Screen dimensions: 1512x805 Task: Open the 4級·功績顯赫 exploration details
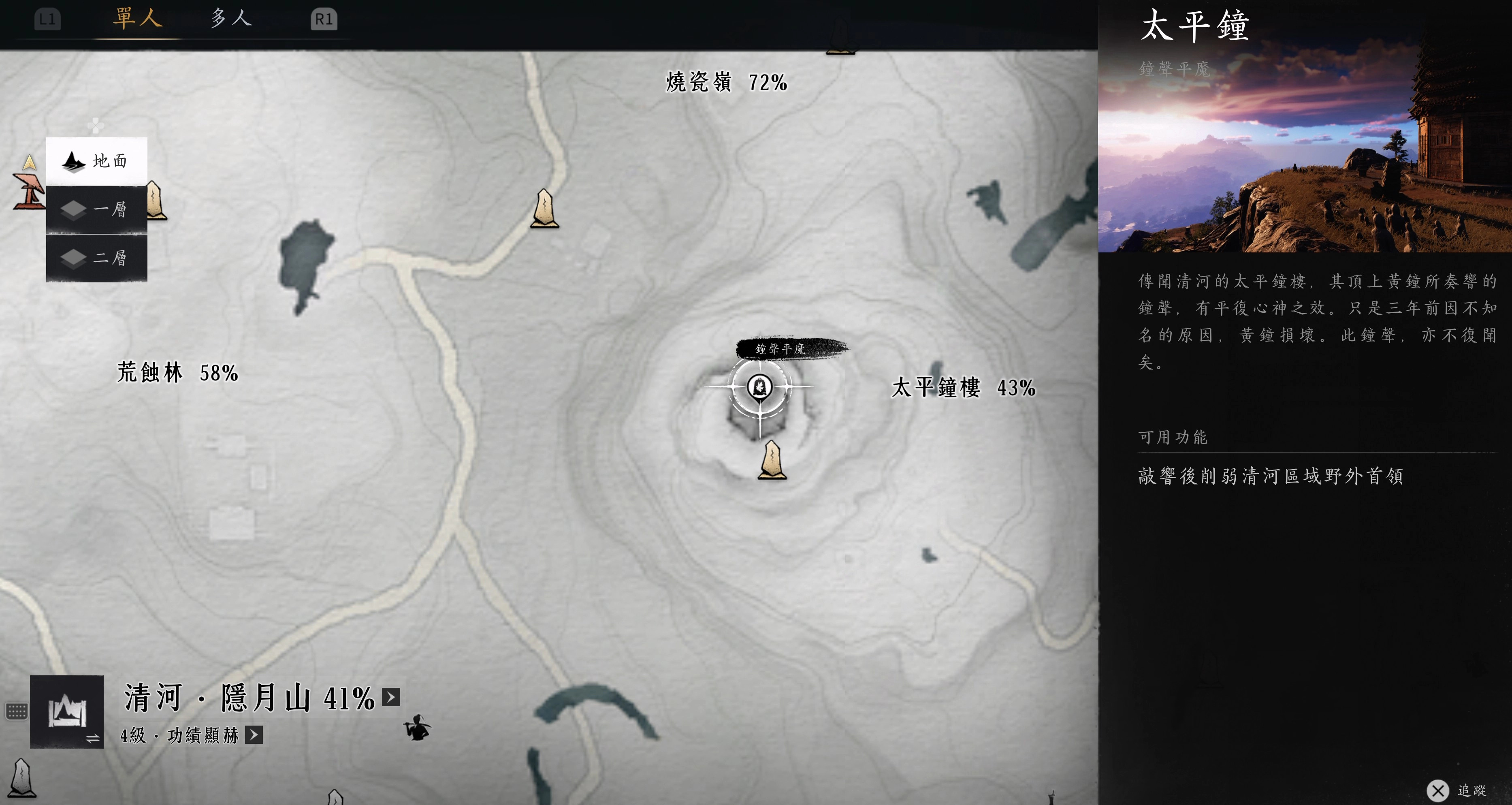point(254,735)
